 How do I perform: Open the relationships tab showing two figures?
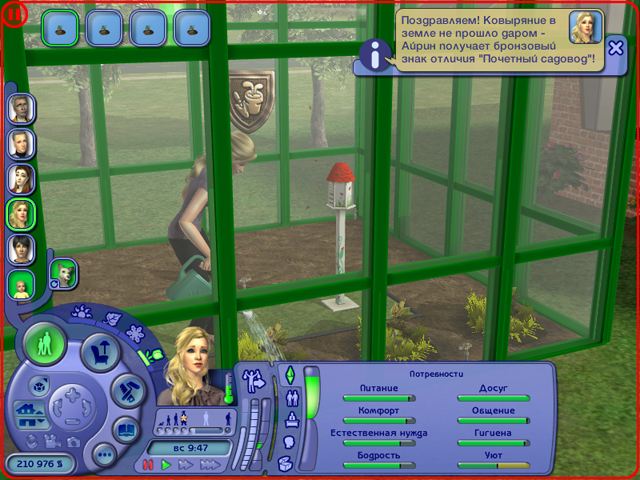tap(291, 396)
